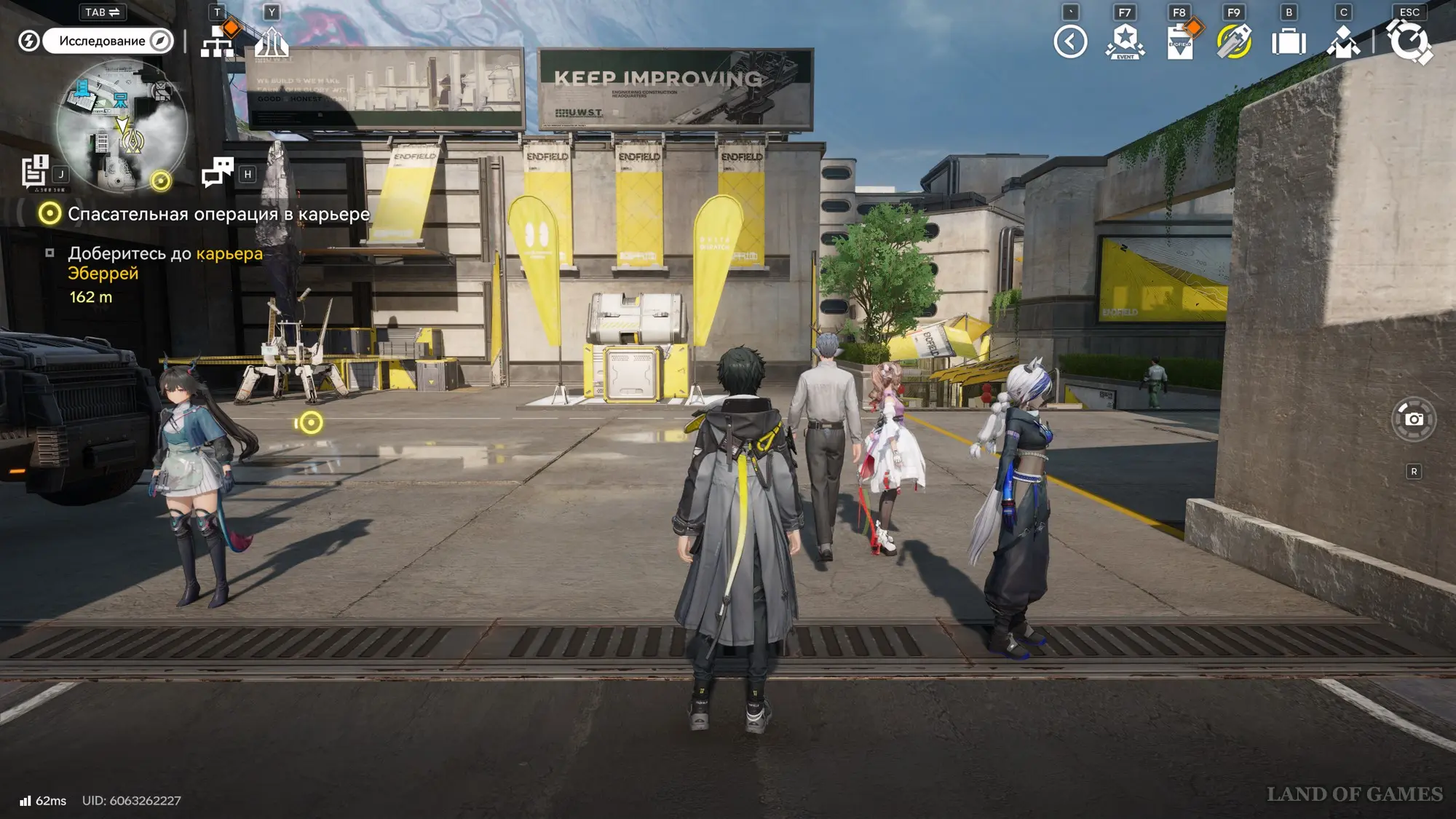Viewport: 1456px width, 819px height.
Task: Open the briefcase inventory
Action: click(1289, 41)
